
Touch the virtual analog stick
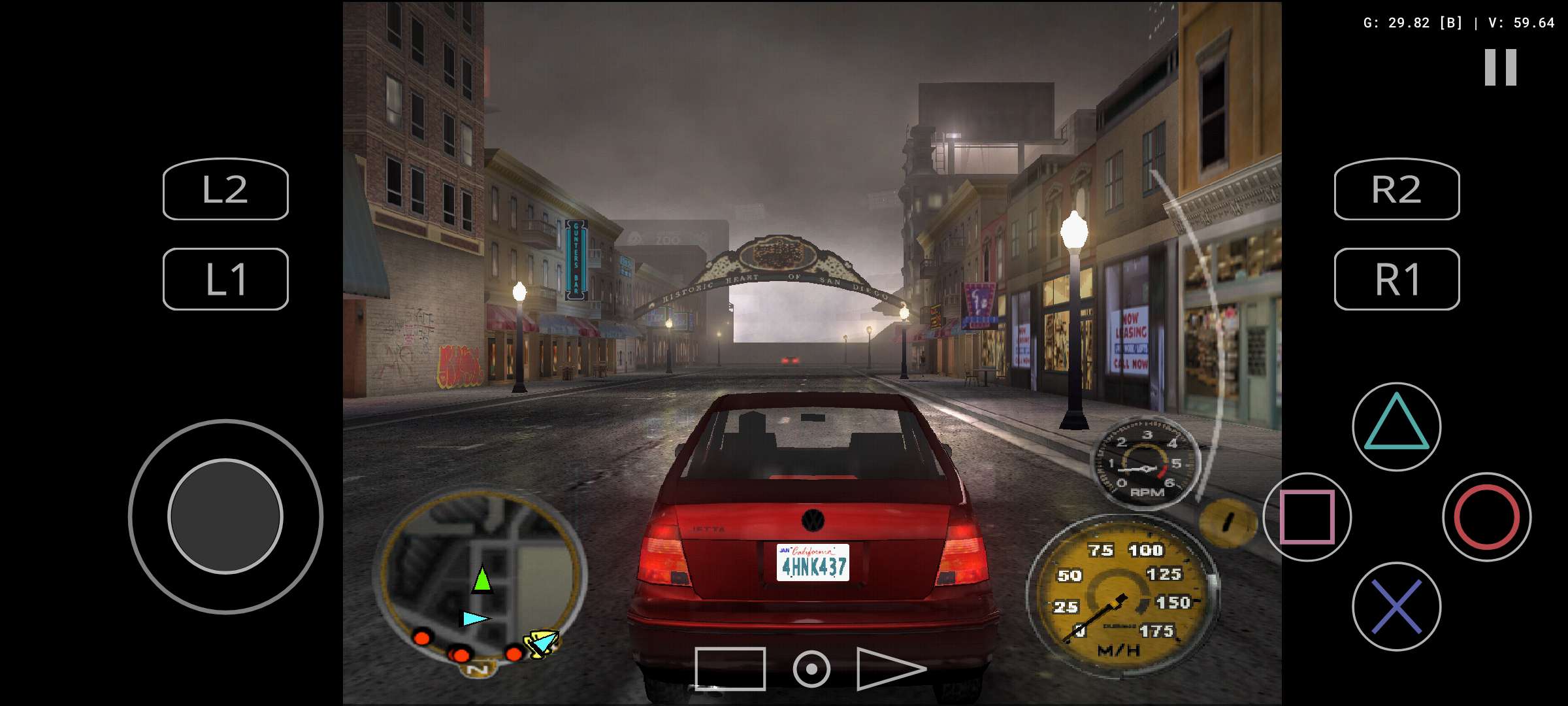(x=225, y=516)
